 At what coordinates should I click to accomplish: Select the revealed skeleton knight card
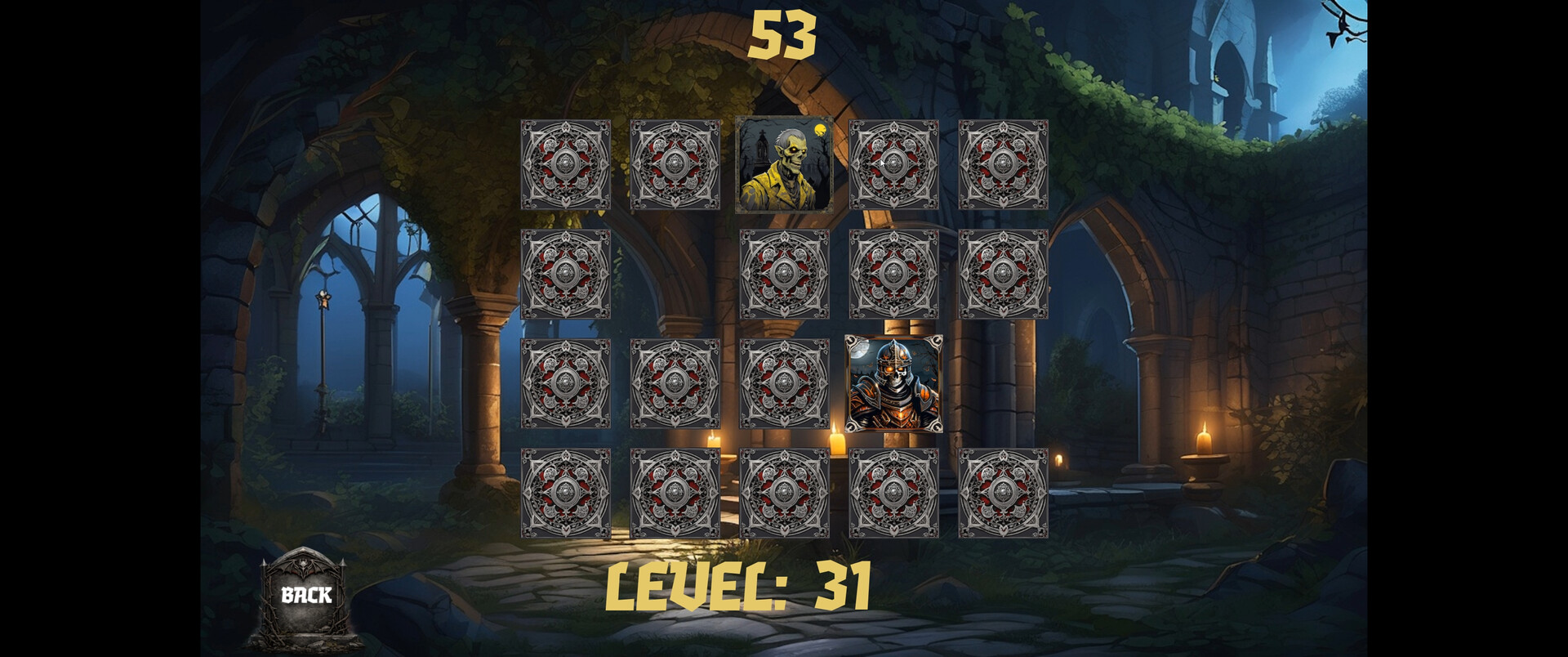tap(894, 384)
